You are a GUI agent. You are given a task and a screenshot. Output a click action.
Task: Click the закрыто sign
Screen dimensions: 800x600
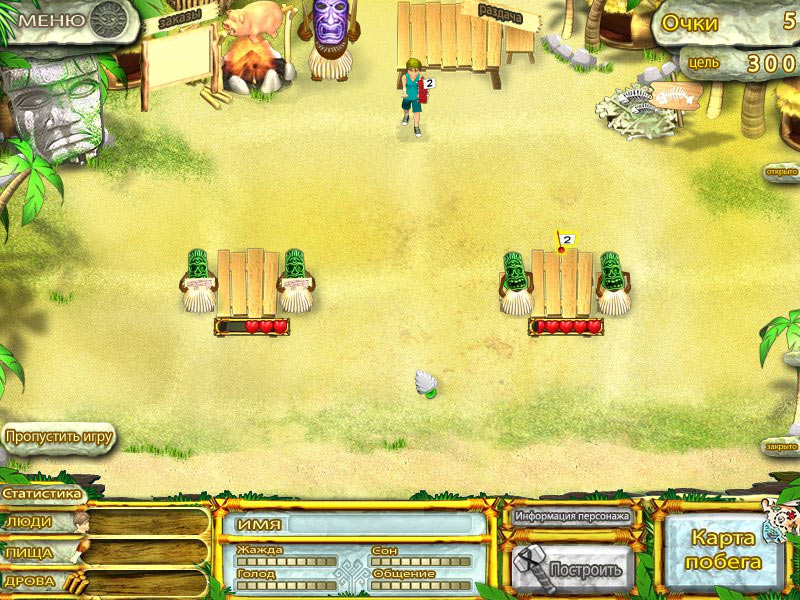click(x=781, y=446)
